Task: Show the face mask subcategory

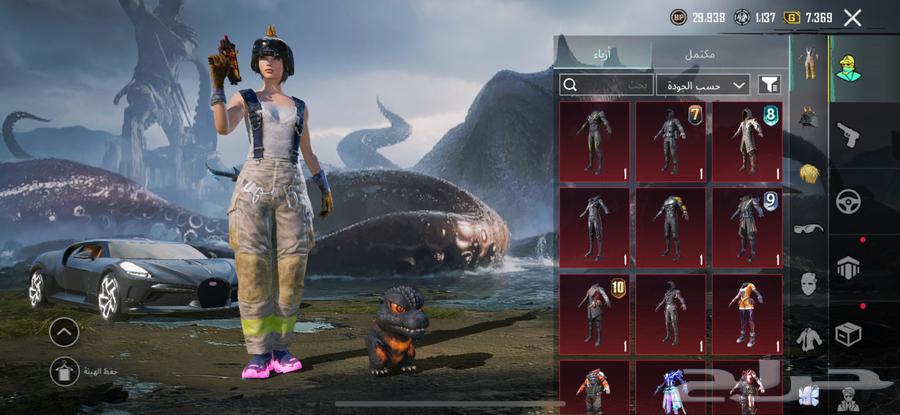Action: [x=808, y=284]
